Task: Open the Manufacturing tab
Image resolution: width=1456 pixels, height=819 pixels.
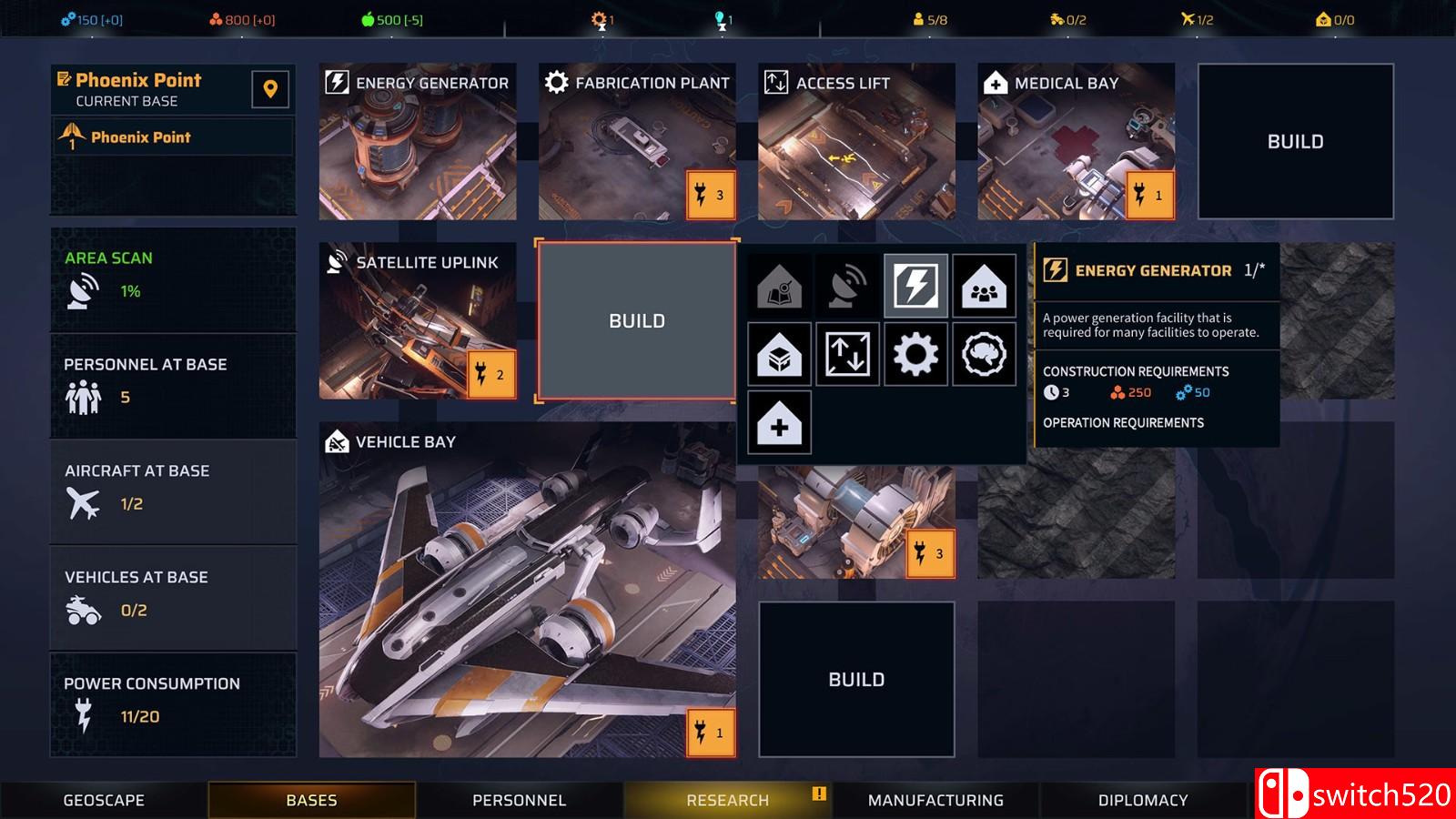Action: (935, 800)
